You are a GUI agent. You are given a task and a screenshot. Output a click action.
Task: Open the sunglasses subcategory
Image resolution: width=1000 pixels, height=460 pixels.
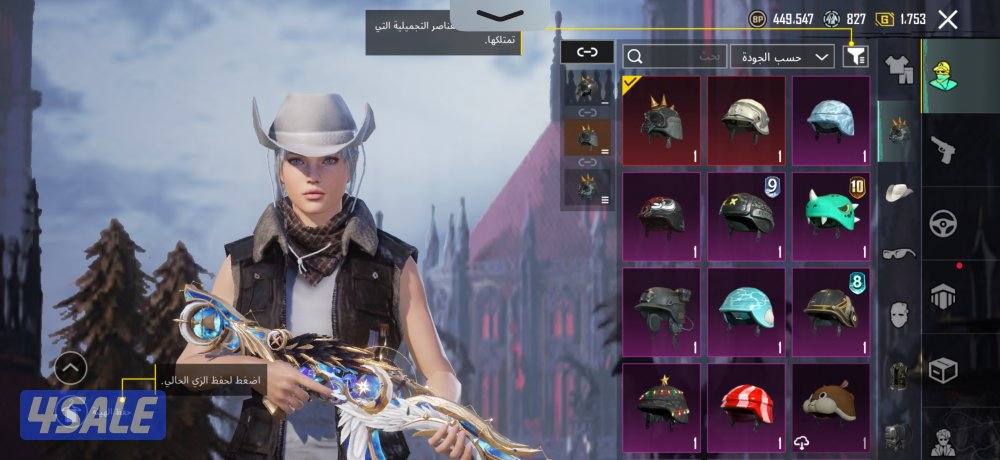click(898, 253)
